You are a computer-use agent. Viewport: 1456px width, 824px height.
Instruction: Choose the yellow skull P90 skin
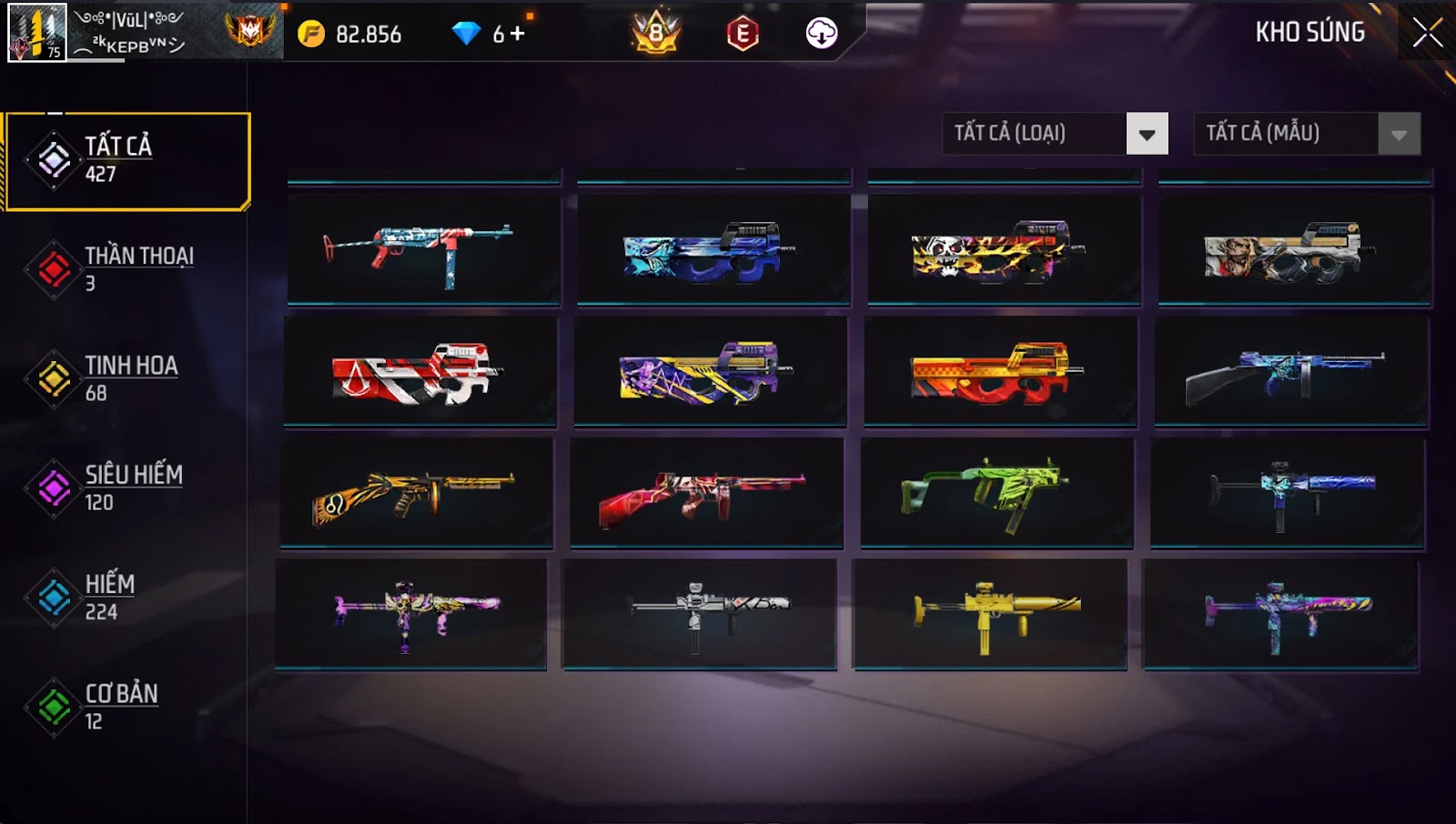click(1004, 249)
